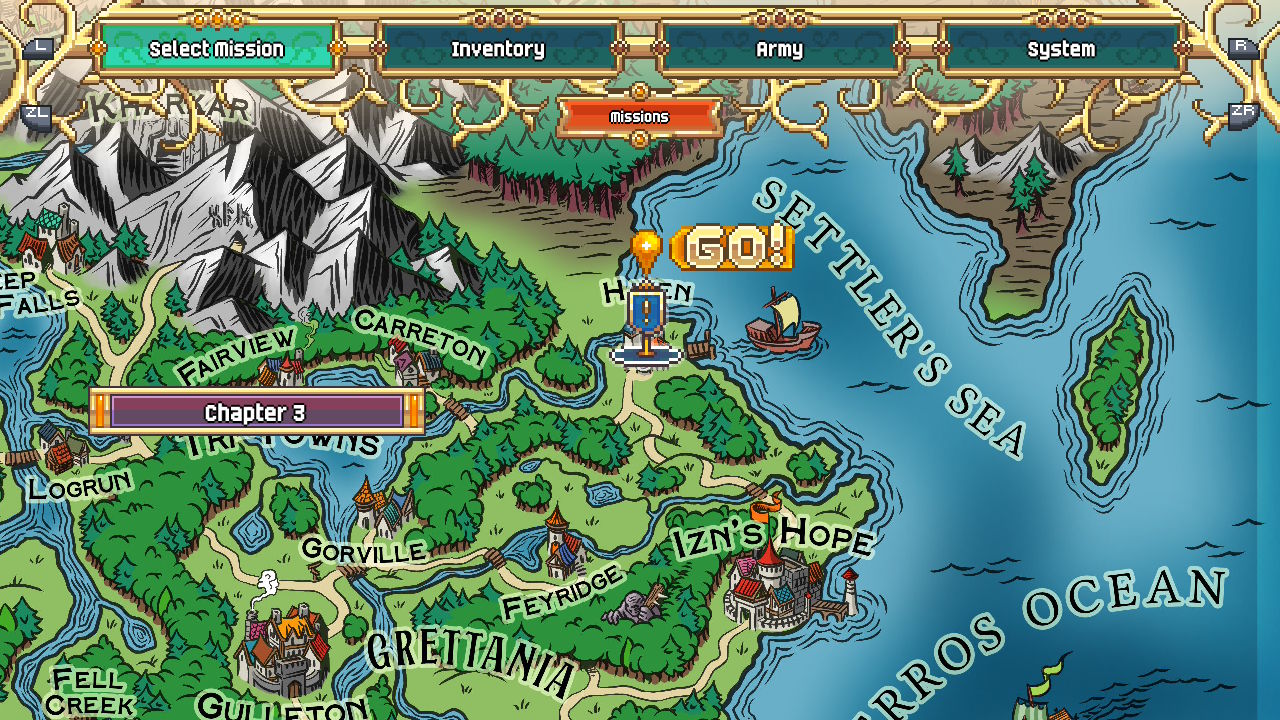
Task: Switch to the Select Mission tab
Action: 217,48
